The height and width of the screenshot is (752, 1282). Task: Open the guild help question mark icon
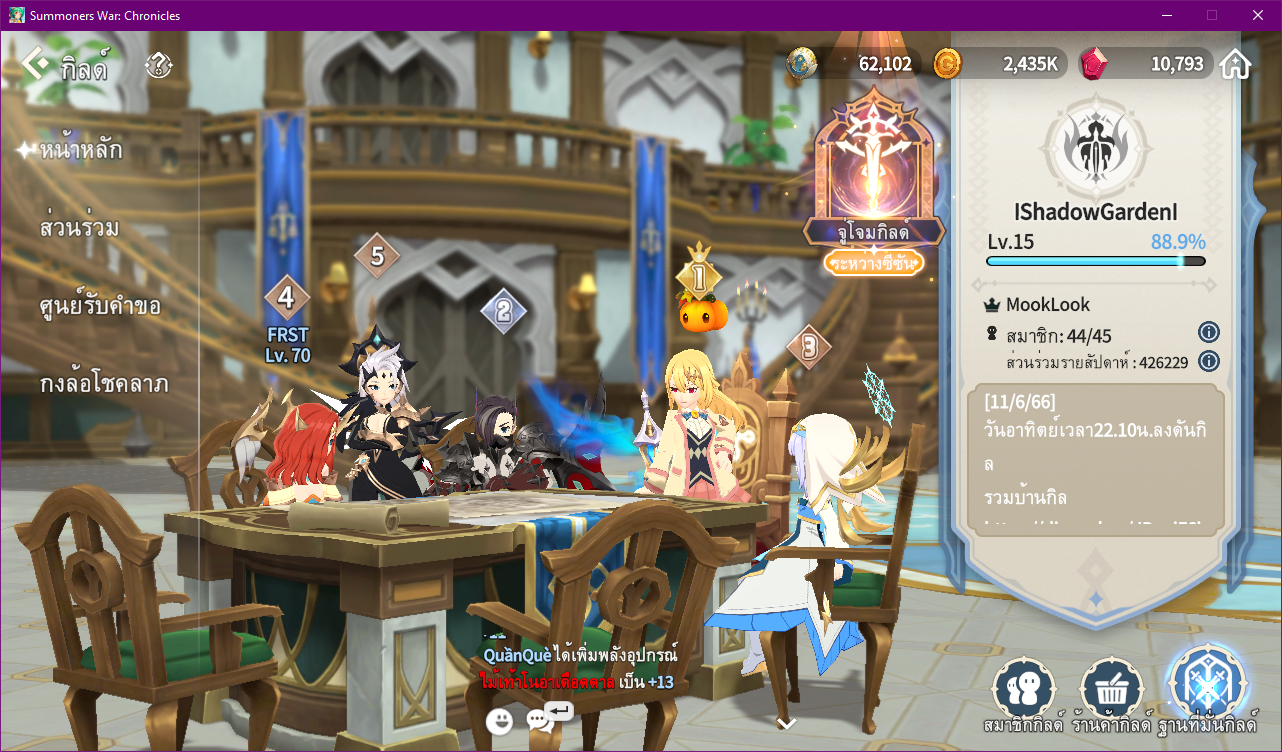(x=158, y=66)
